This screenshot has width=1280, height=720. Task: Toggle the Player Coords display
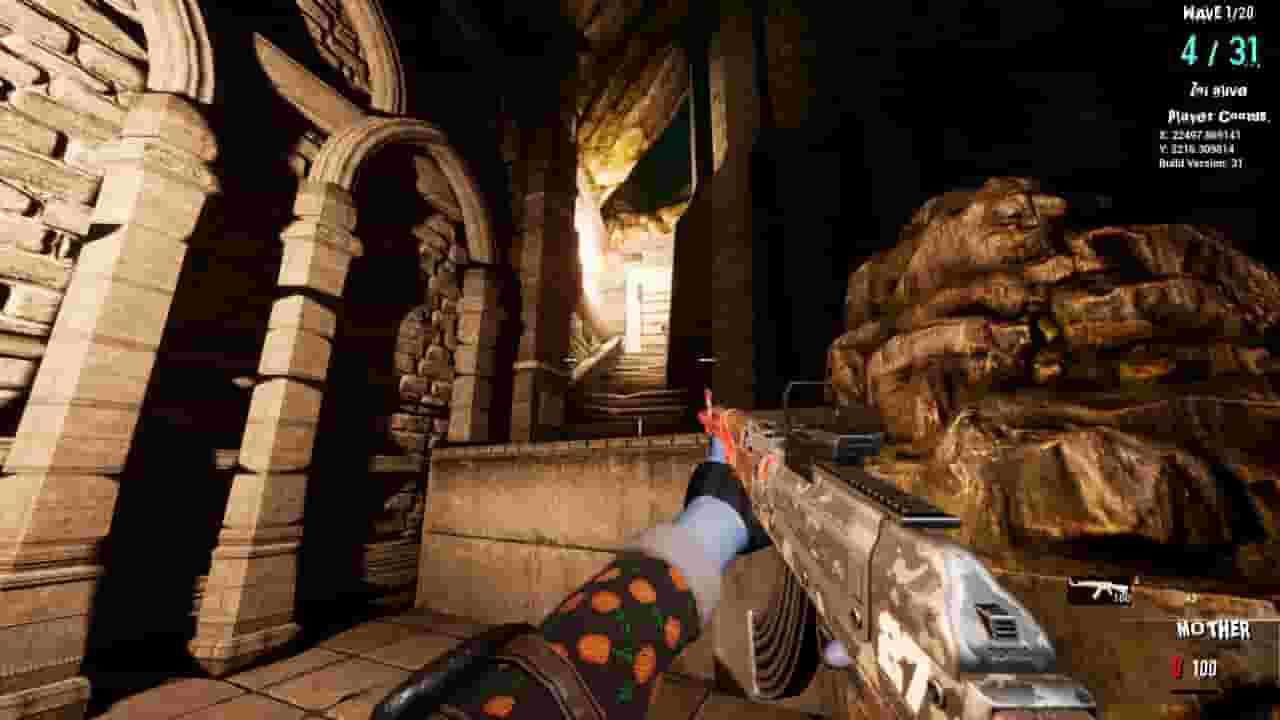[x=1216, y=117]
